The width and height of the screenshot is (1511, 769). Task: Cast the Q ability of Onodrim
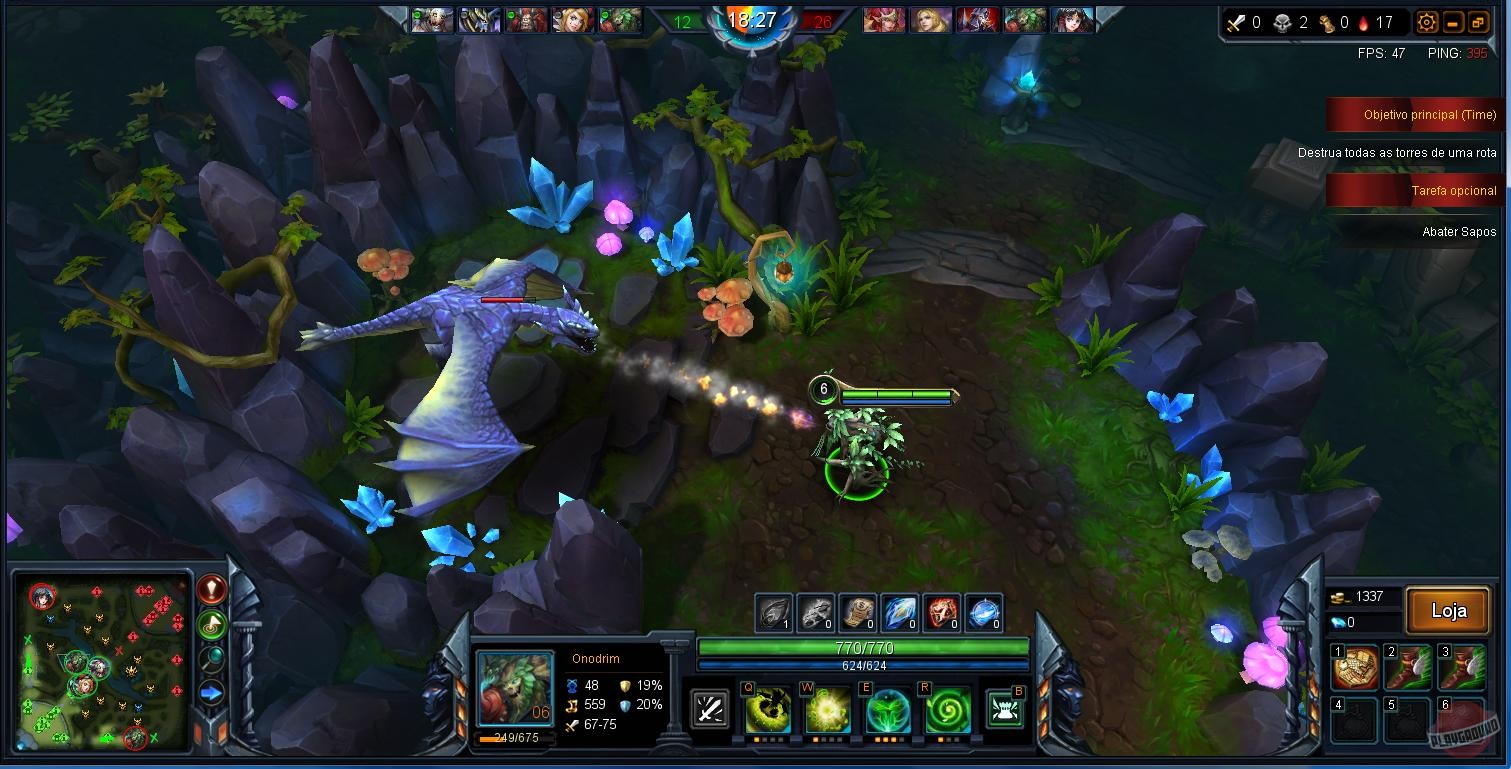pyautogui.click(x=768, y=708)
